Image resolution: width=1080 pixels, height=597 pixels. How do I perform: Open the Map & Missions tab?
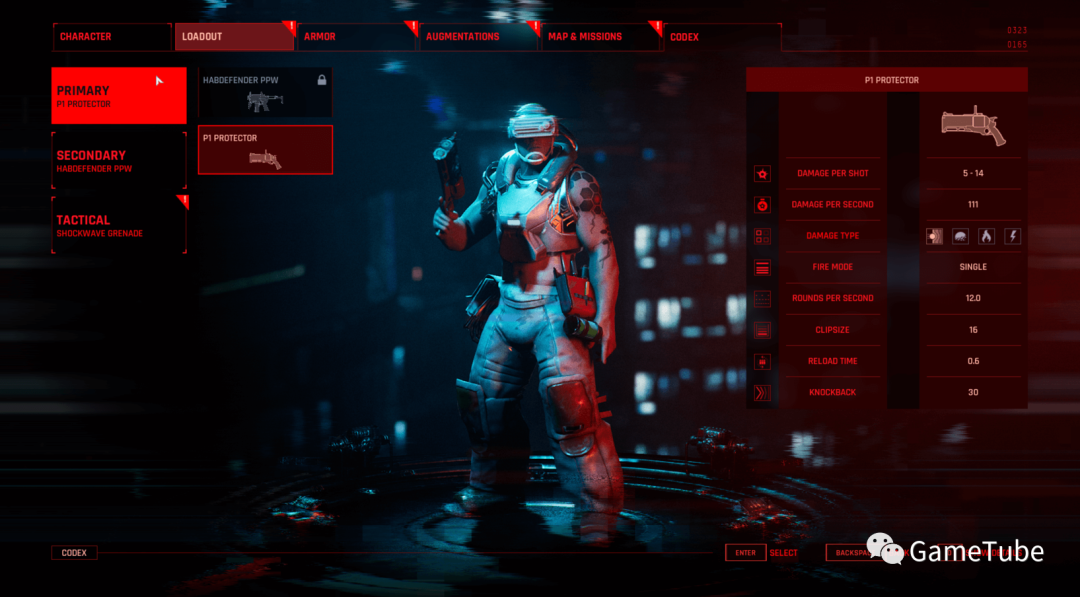tap(600, 37)
